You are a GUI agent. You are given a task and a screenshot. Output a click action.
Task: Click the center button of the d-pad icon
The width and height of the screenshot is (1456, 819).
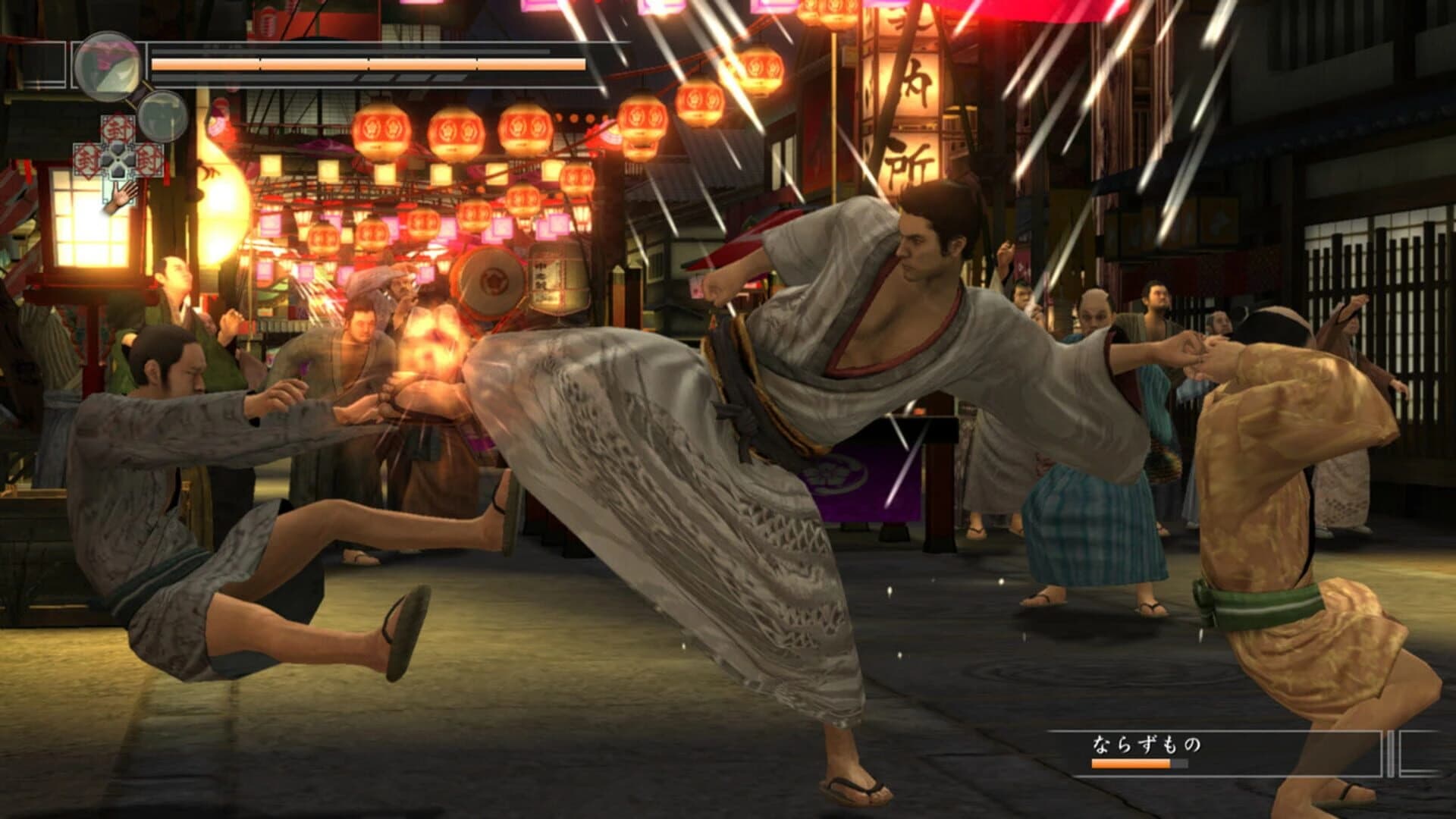pyautogui.click(x=118, y=160)
